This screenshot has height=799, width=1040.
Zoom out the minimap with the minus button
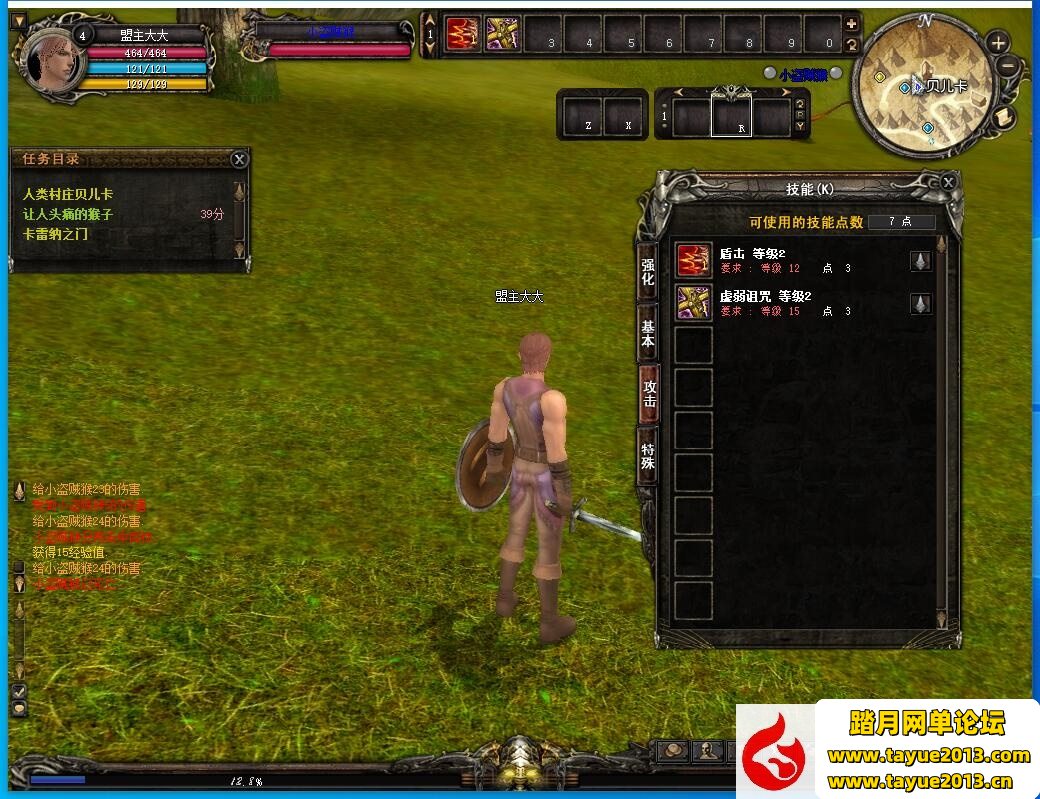(1007, 67)
